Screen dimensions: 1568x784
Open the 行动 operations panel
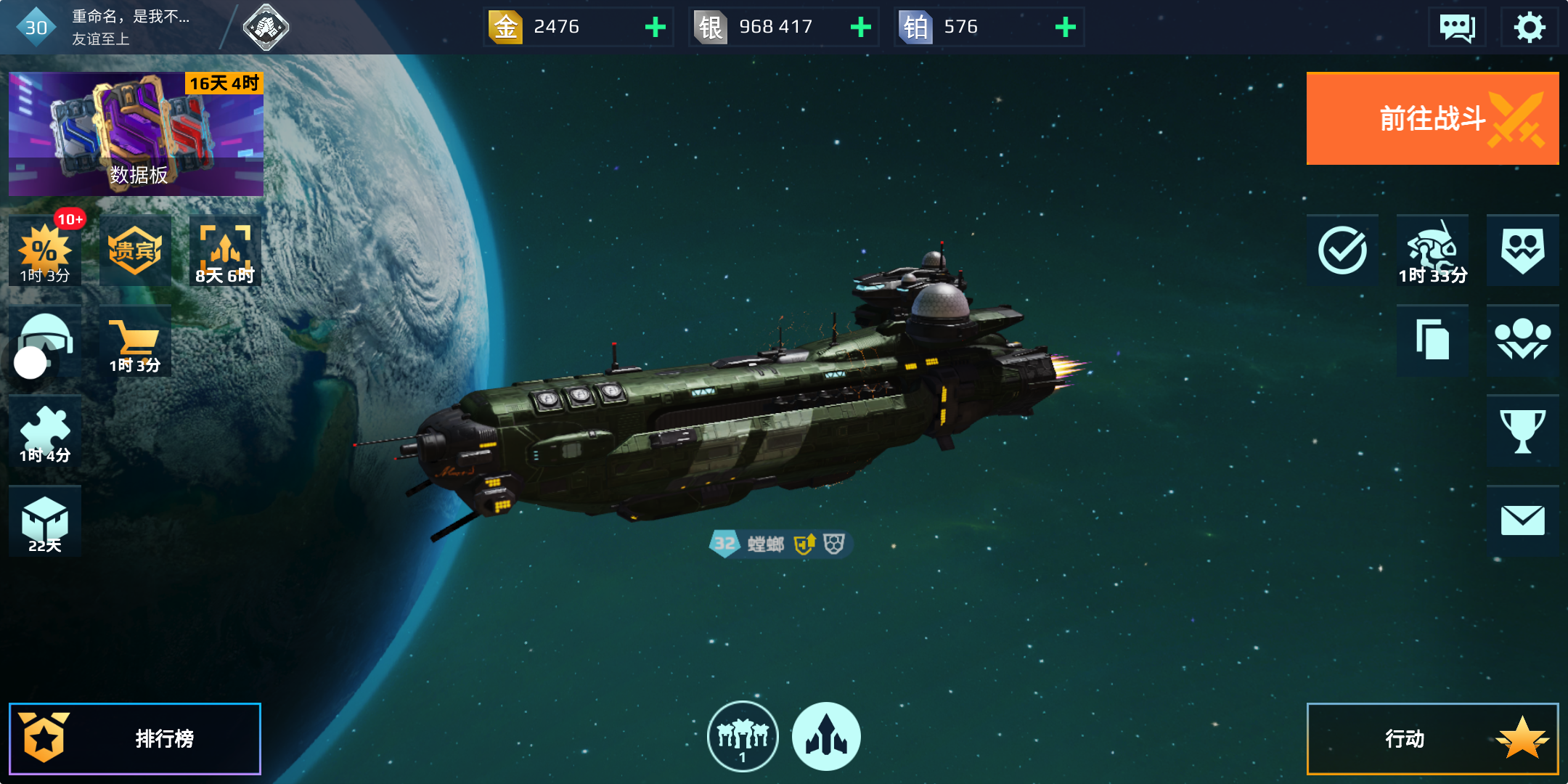[x=1432, y=738]
